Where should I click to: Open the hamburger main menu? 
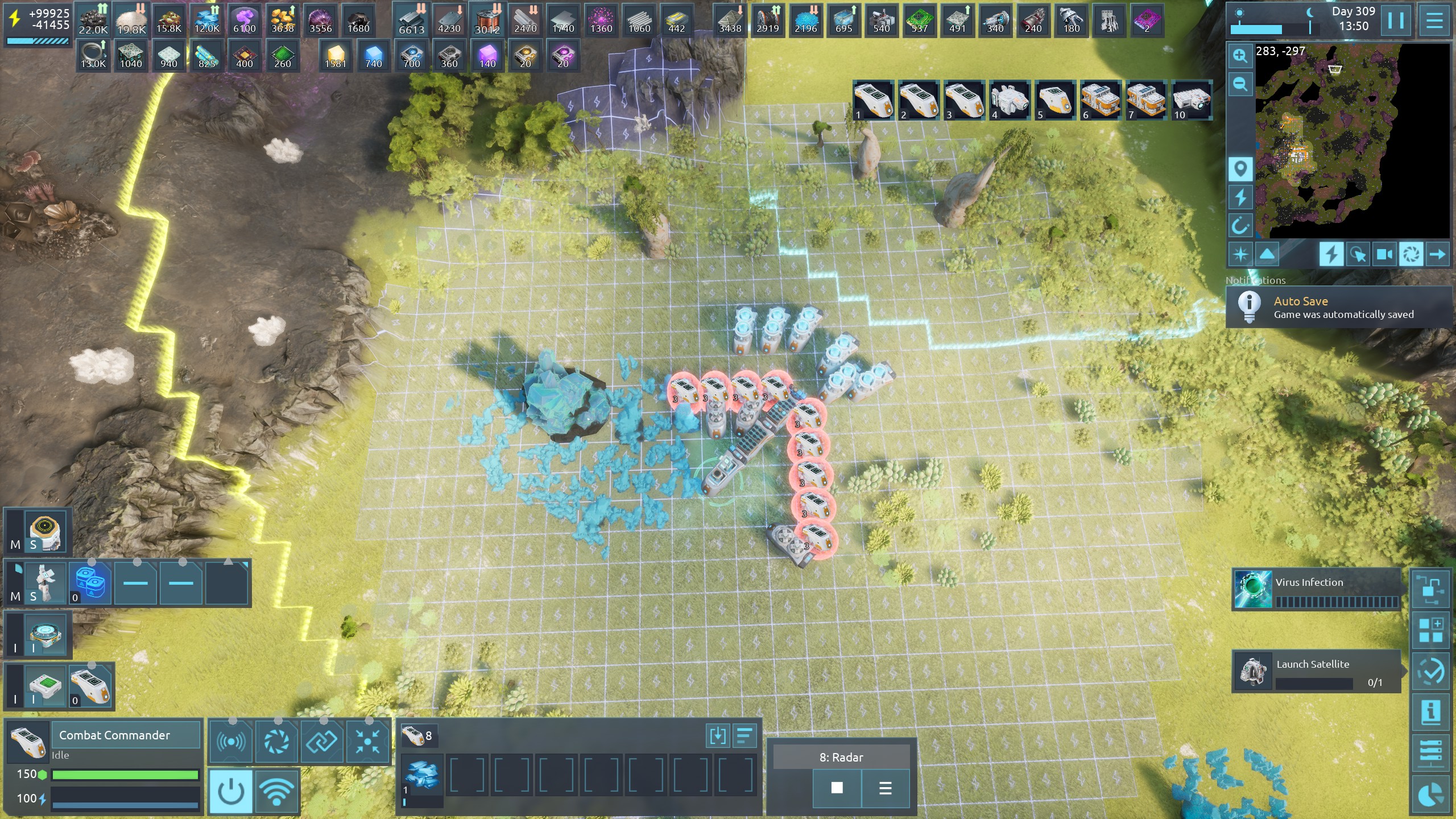coord(1434,20)
